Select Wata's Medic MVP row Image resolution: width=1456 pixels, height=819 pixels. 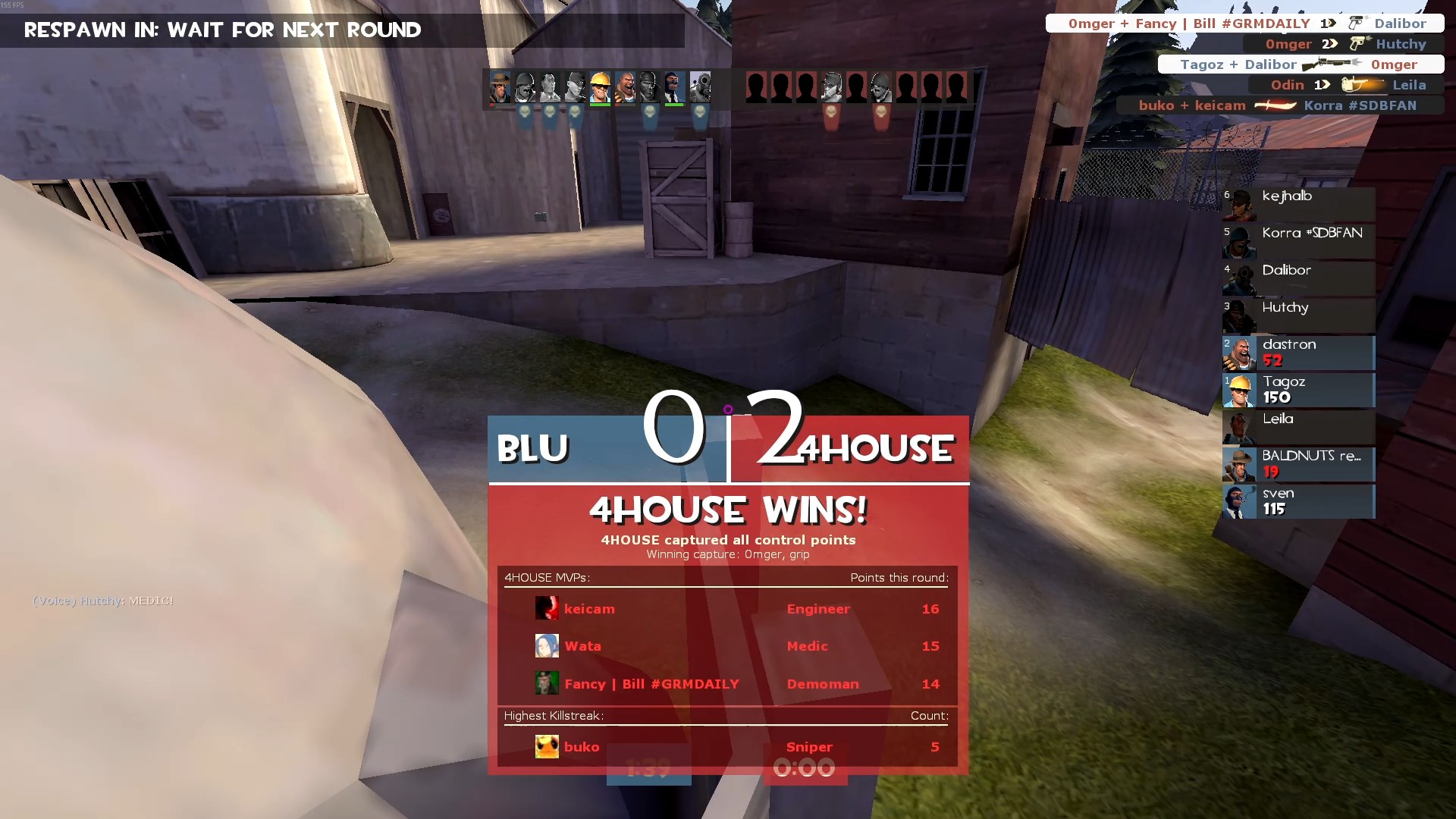click(726, 646)
